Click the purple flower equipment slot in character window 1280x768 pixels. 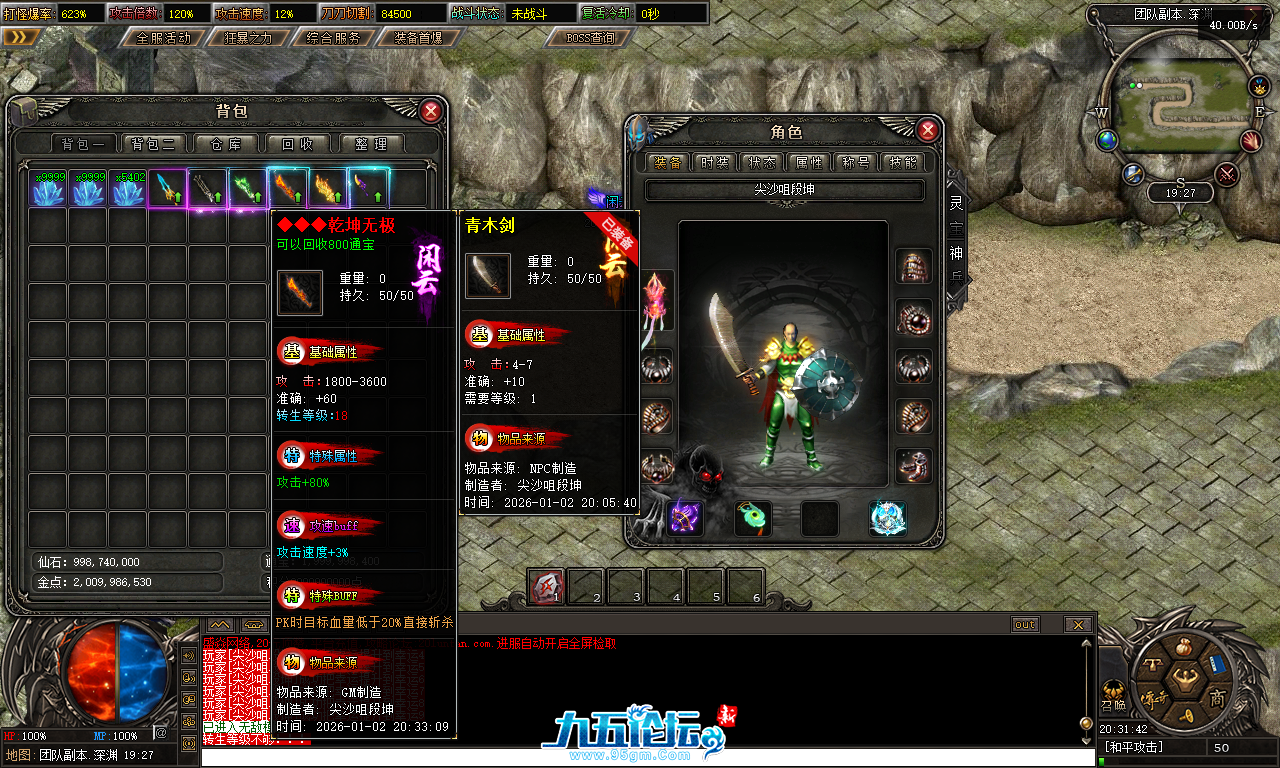coord(684,517)
